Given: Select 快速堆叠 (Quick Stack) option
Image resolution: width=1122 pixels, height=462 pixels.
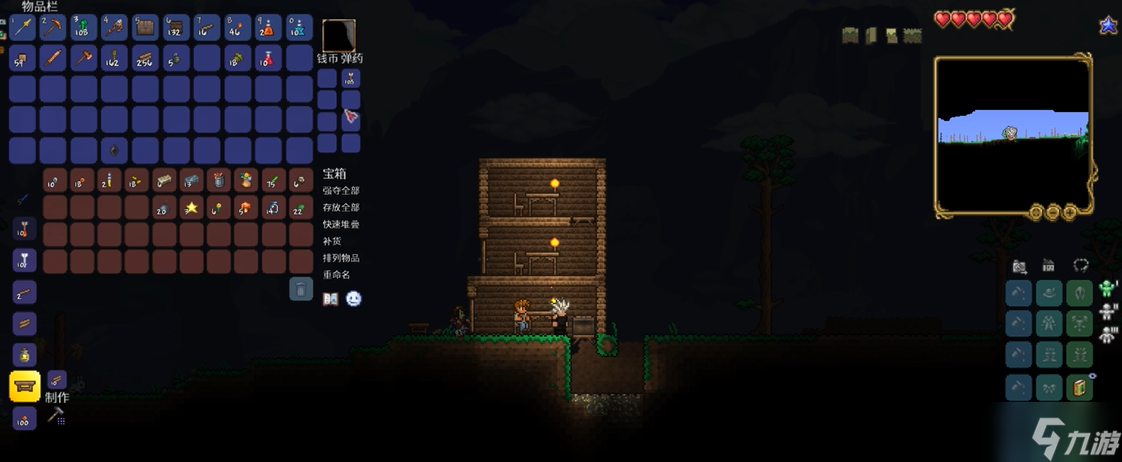Looking at the screenshot, I should tap(341, 224).
